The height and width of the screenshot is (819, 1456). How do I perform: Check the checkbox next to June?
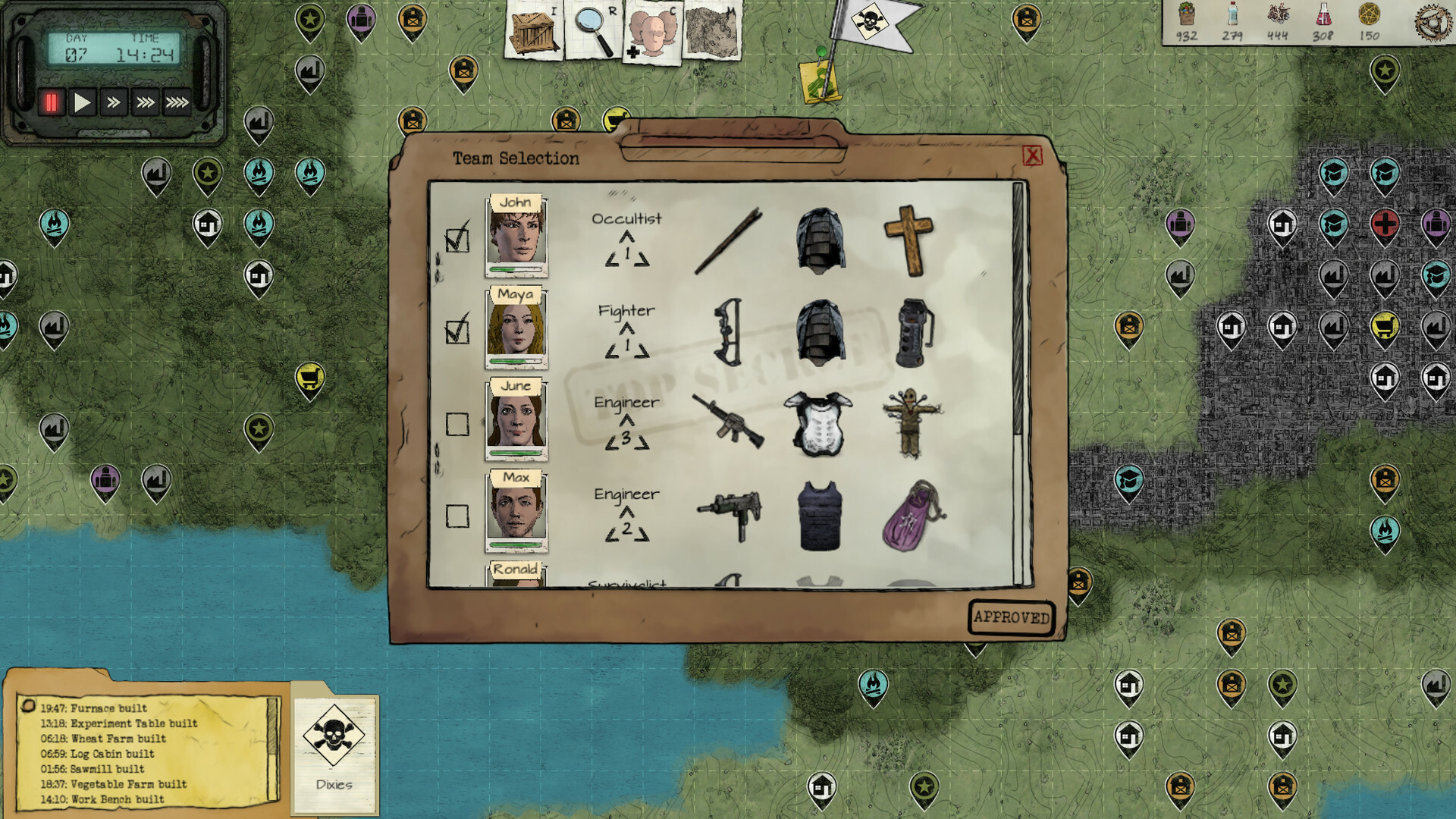click(457, 422)
